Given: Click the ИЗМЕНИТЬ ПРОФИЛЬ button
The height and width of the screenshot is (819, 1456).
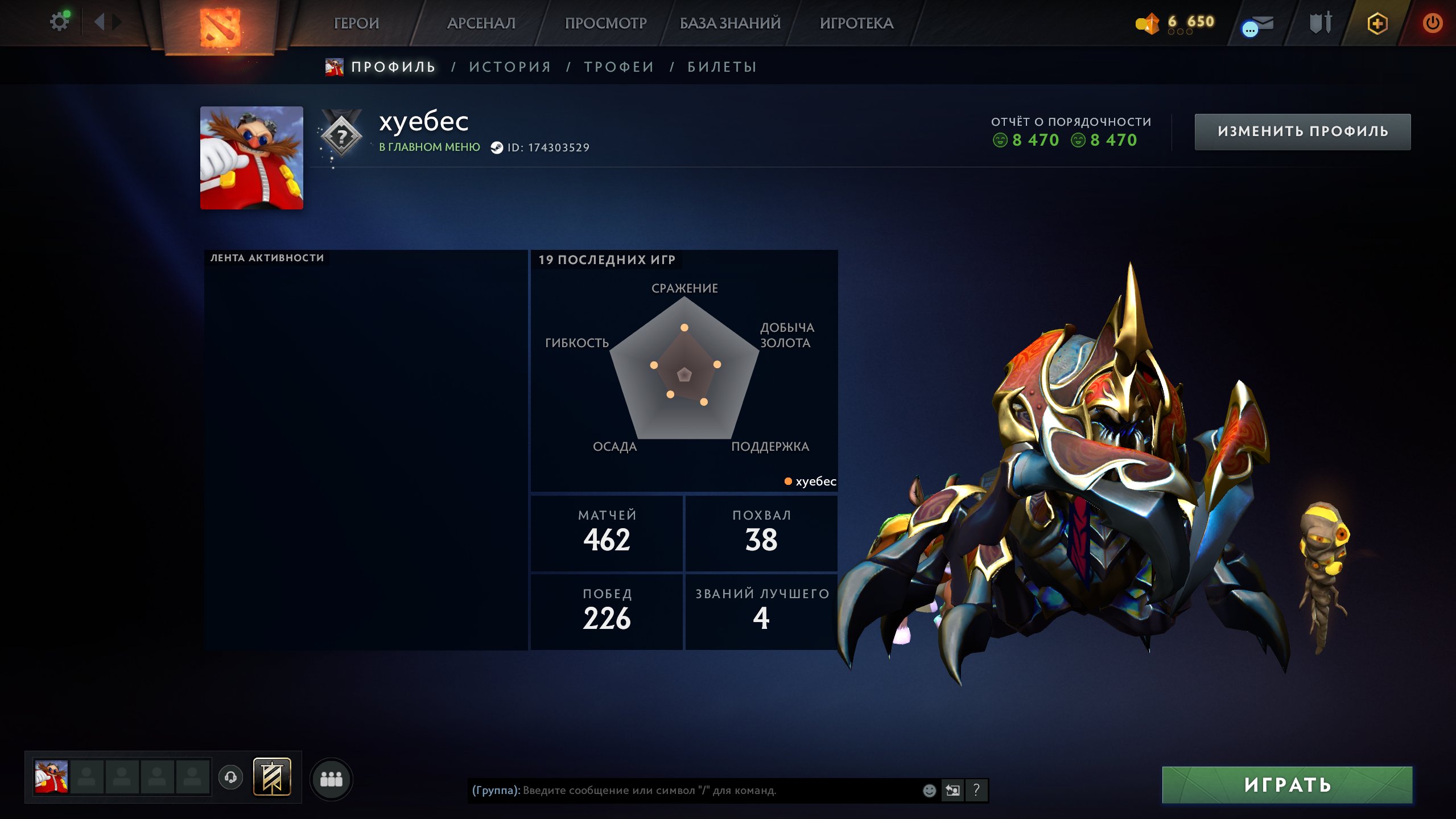Looking at the screenshot, I should coord(1302,131).
